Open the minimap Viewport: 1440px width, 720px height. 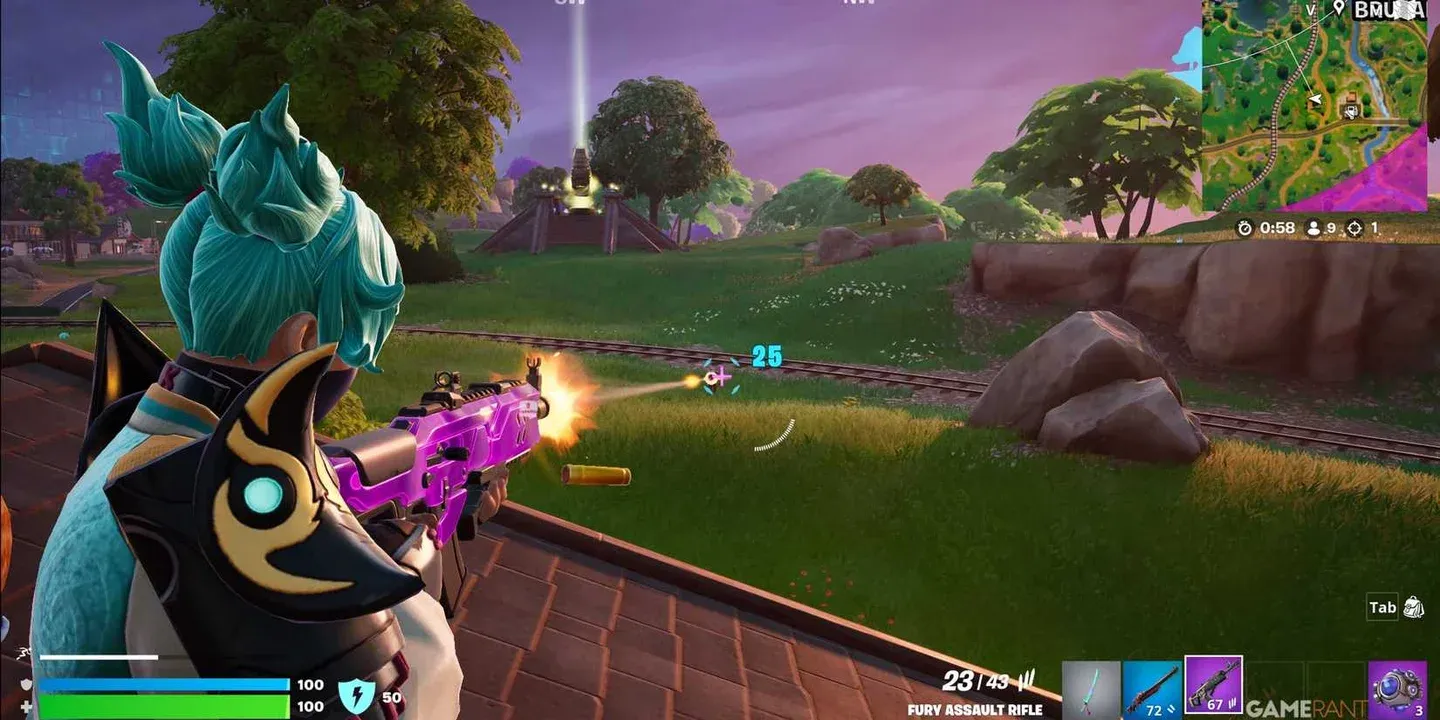coord(1314,105)
